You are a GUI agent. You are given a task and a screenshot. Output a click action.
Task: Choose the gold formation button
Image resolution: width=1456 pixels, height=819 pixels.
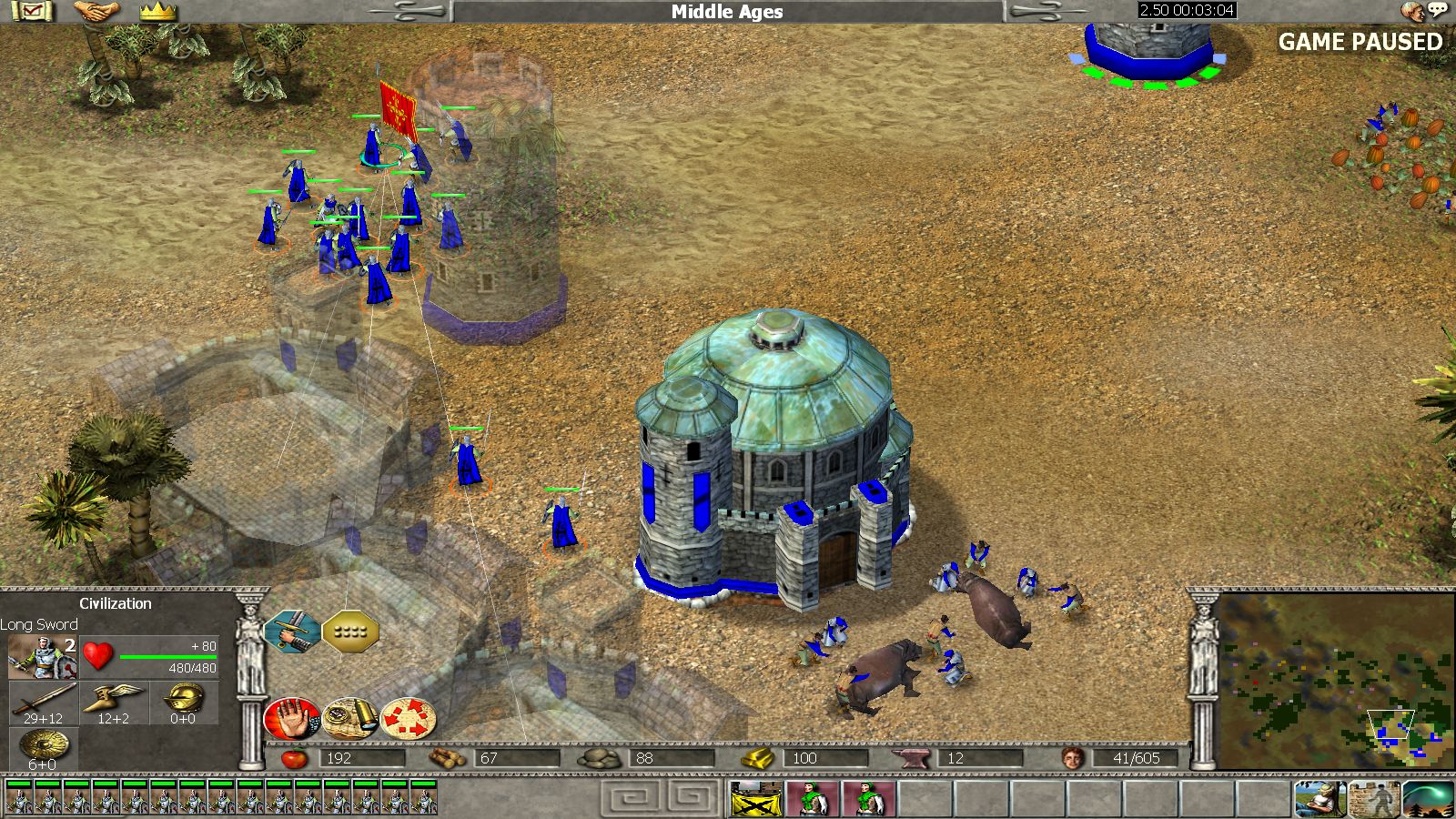pos(350,631)
